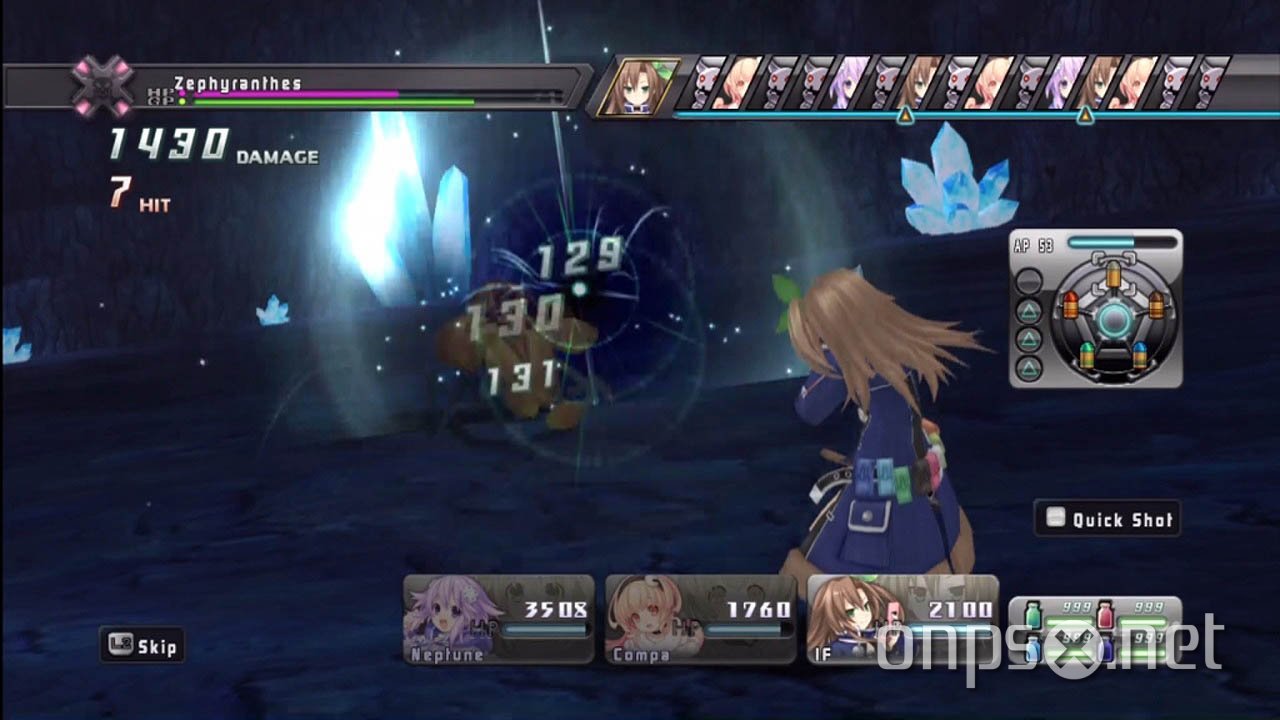Click the purple potion bottle icon
This screenshot has height=720, width=1280.
1107,647
